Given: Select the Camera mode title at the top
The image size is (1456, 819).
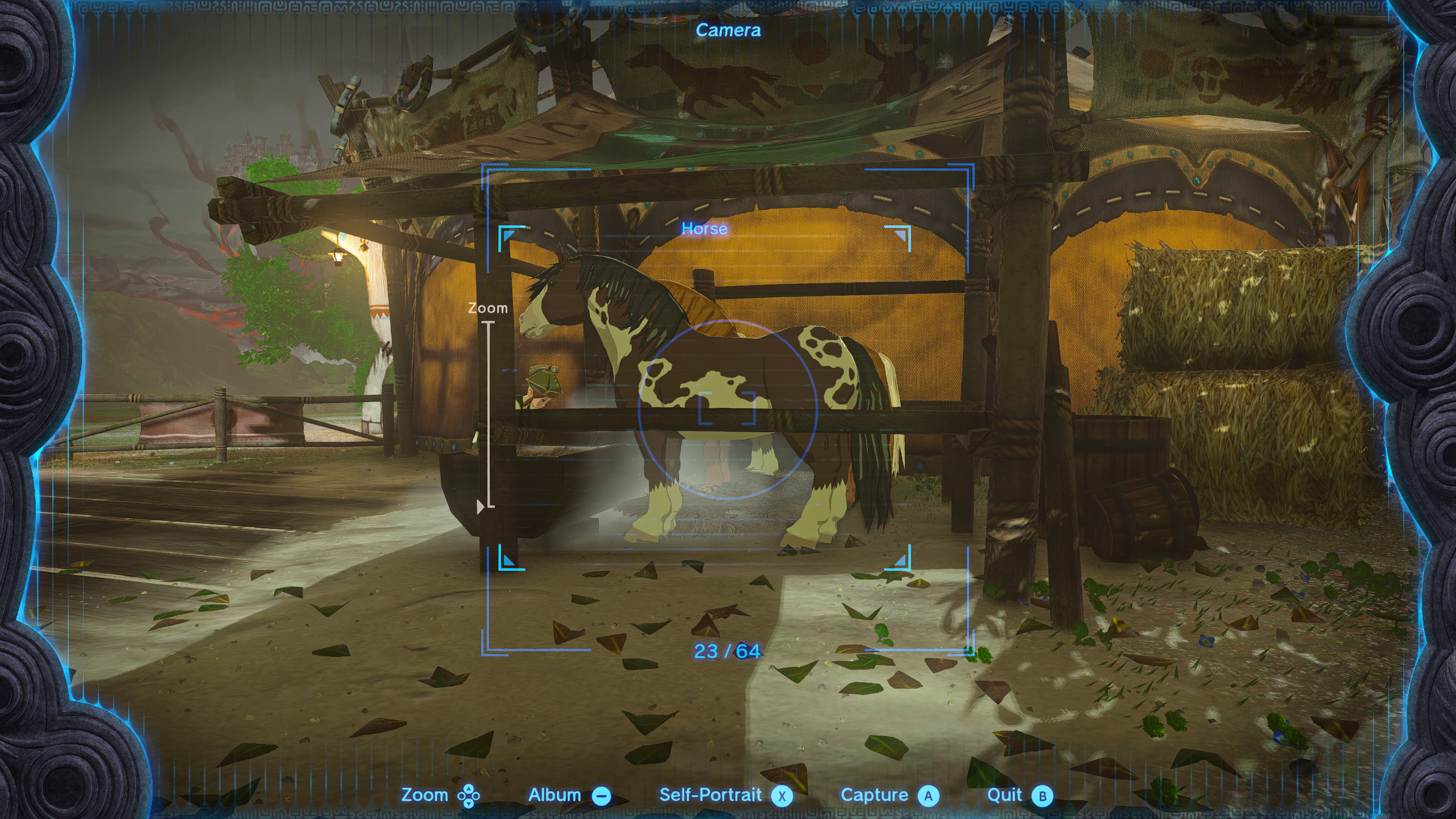Looking at the screenshot, I should [x=728, y=32].
